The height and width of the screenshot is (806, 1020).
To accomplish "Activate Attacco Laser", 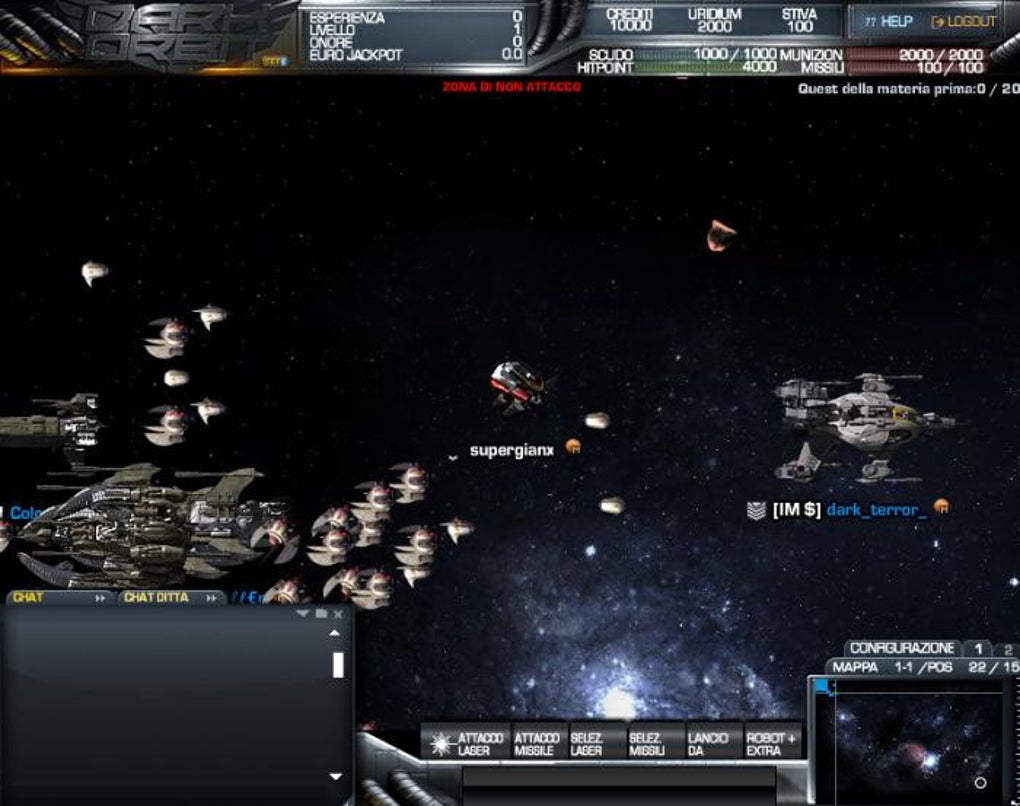I will (467, 743).
